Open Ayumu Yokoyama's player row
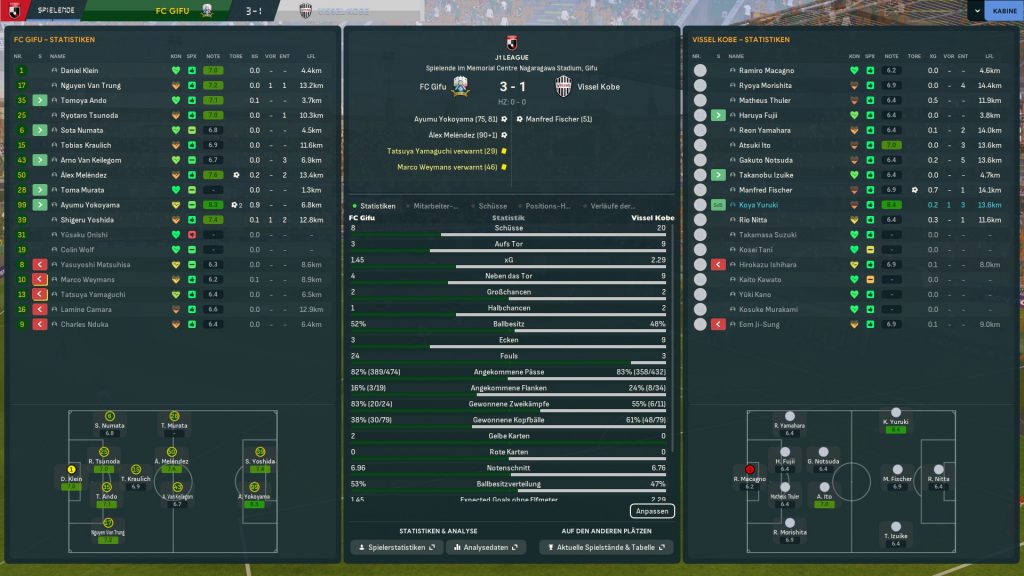 click(x=90, y=205)
